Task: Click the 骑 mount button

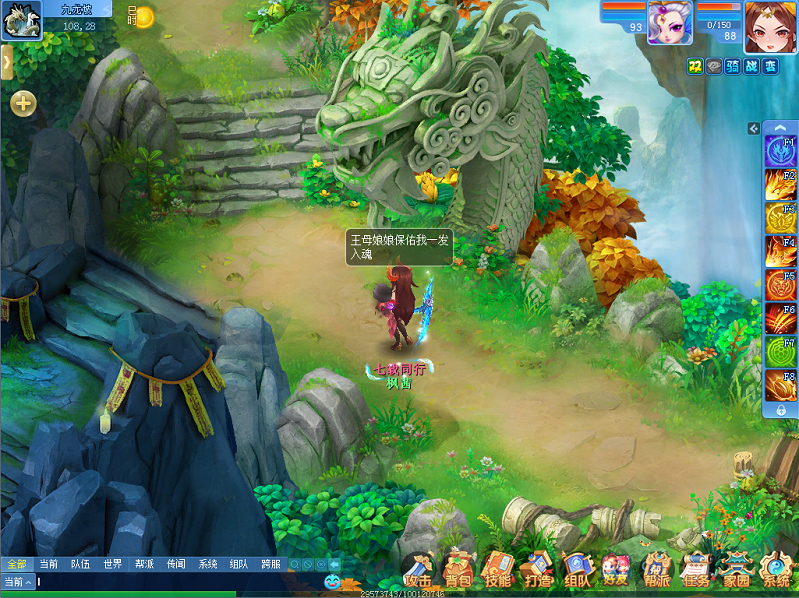Action: [731, 66]
